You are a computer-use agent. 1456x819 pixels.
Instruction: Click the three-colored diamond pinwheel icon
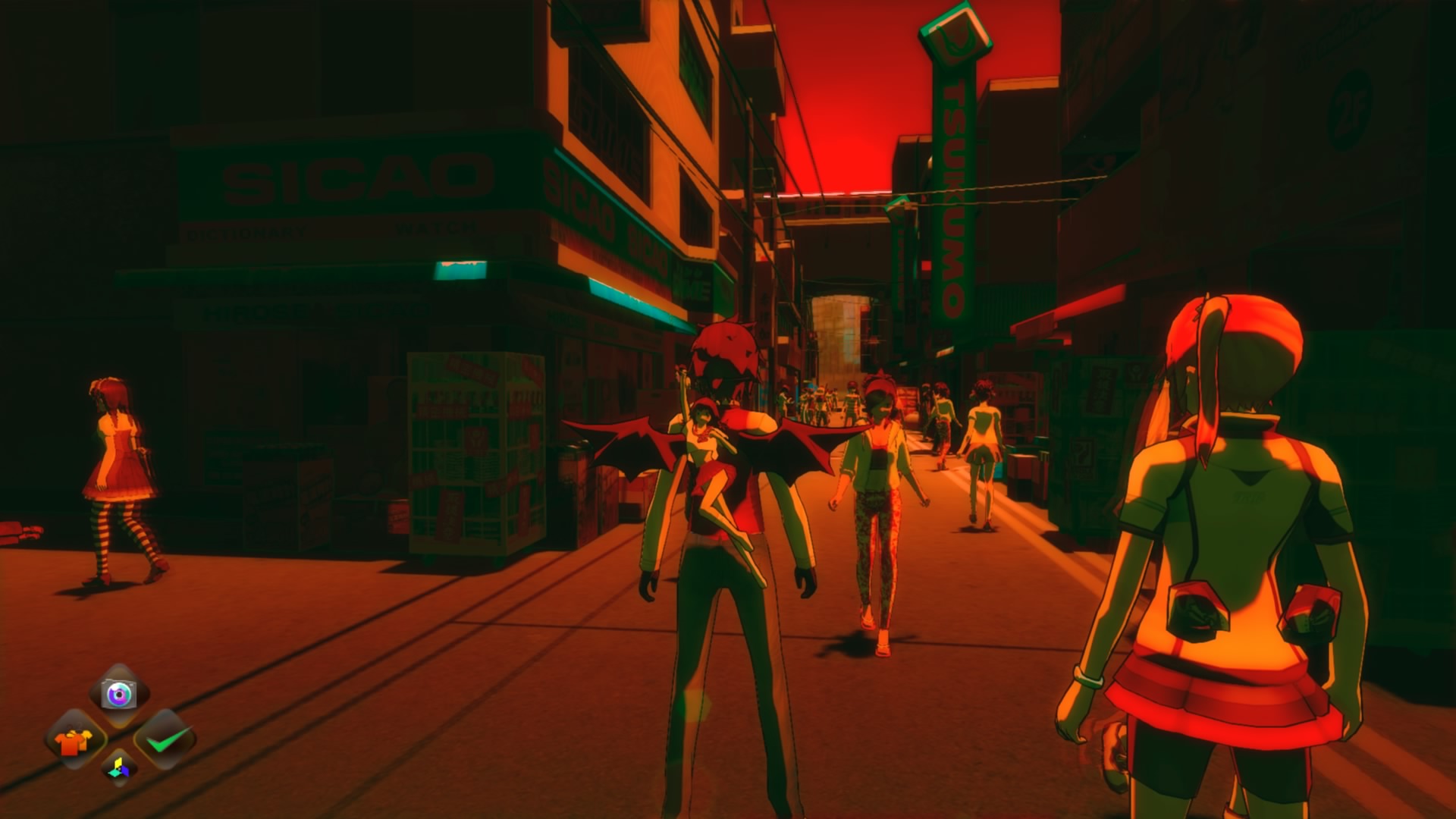point(119,768)
